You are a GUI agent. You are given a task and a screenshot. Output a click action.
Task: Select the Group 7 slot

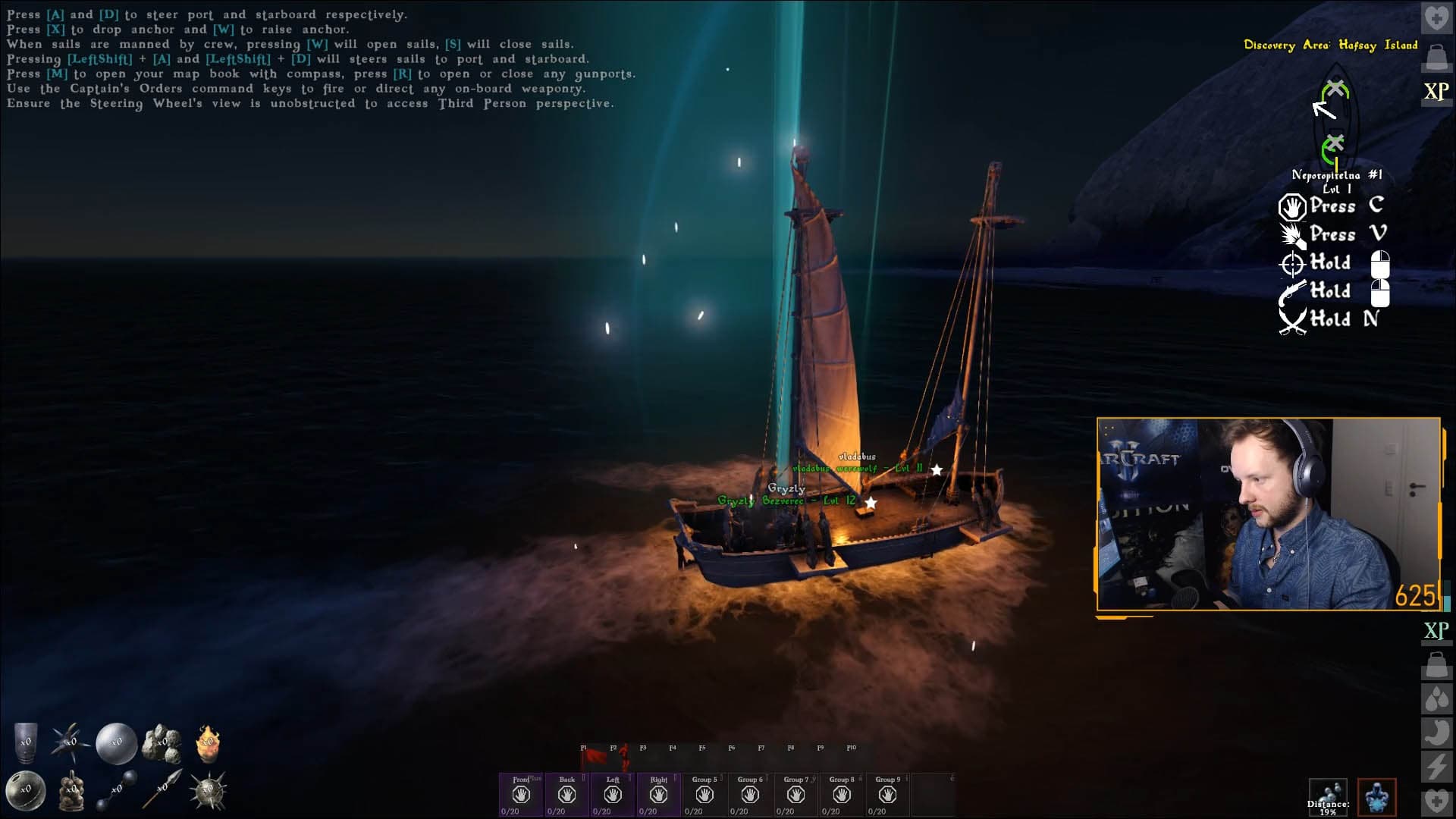click(x=795, y=794)
